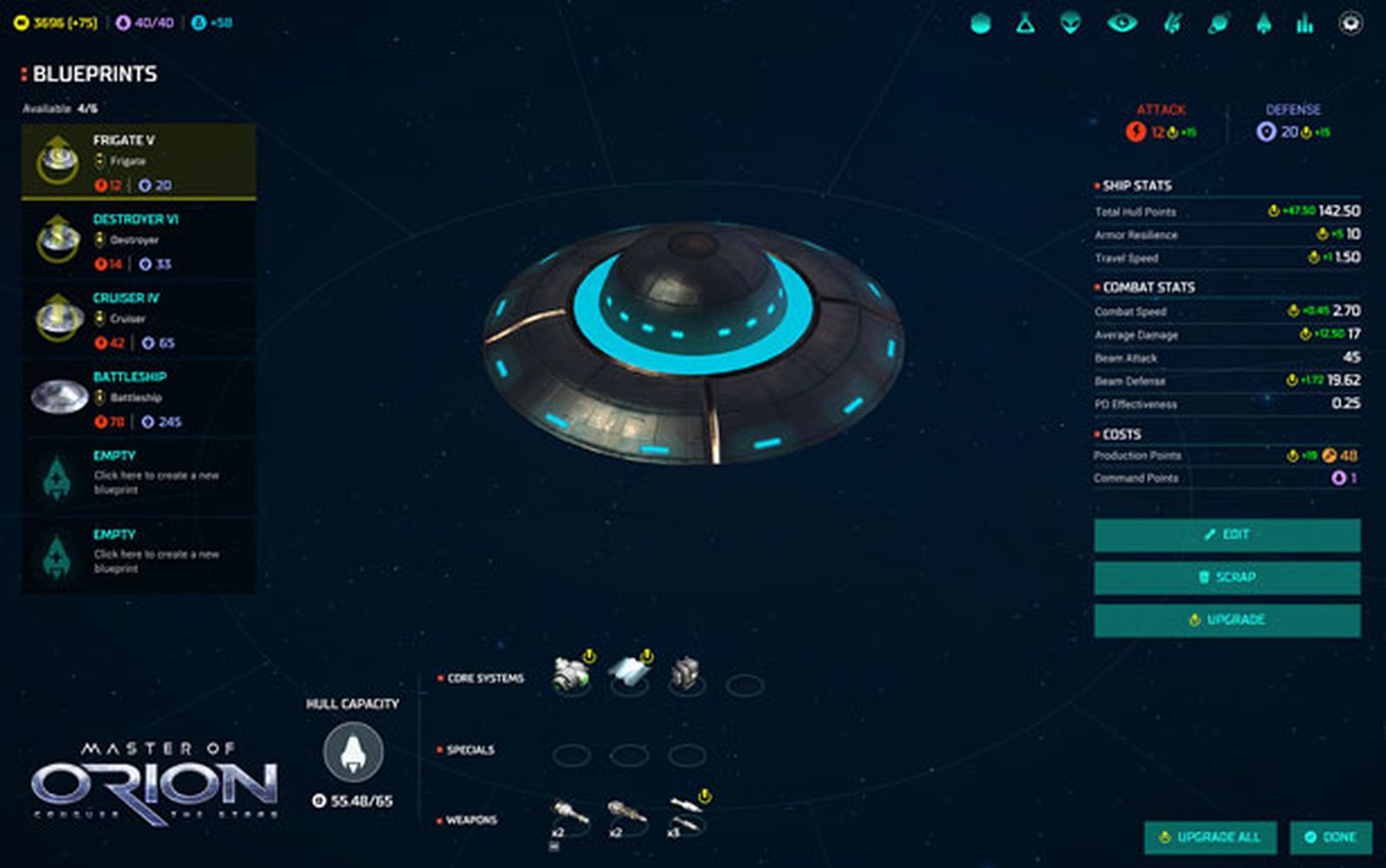The width and height of the screenshot is (1386, 868).
Task: Open the alien head races screen
Action: pyautogui.click(x=1072, y=23)
